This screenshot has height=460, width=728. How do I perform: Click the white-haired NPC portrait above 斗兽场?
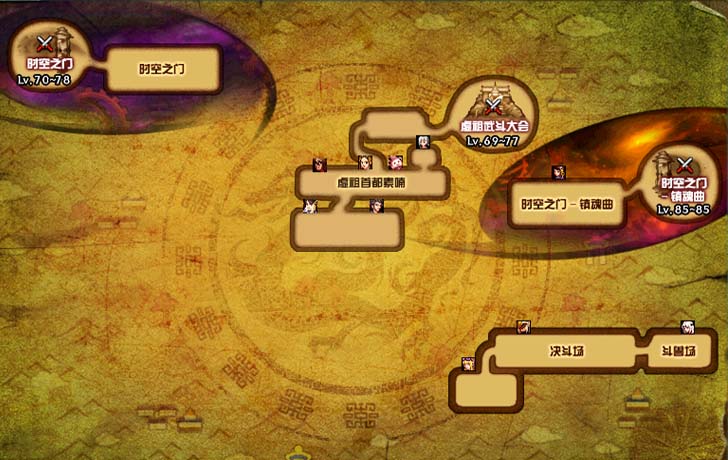pos(688,327)
